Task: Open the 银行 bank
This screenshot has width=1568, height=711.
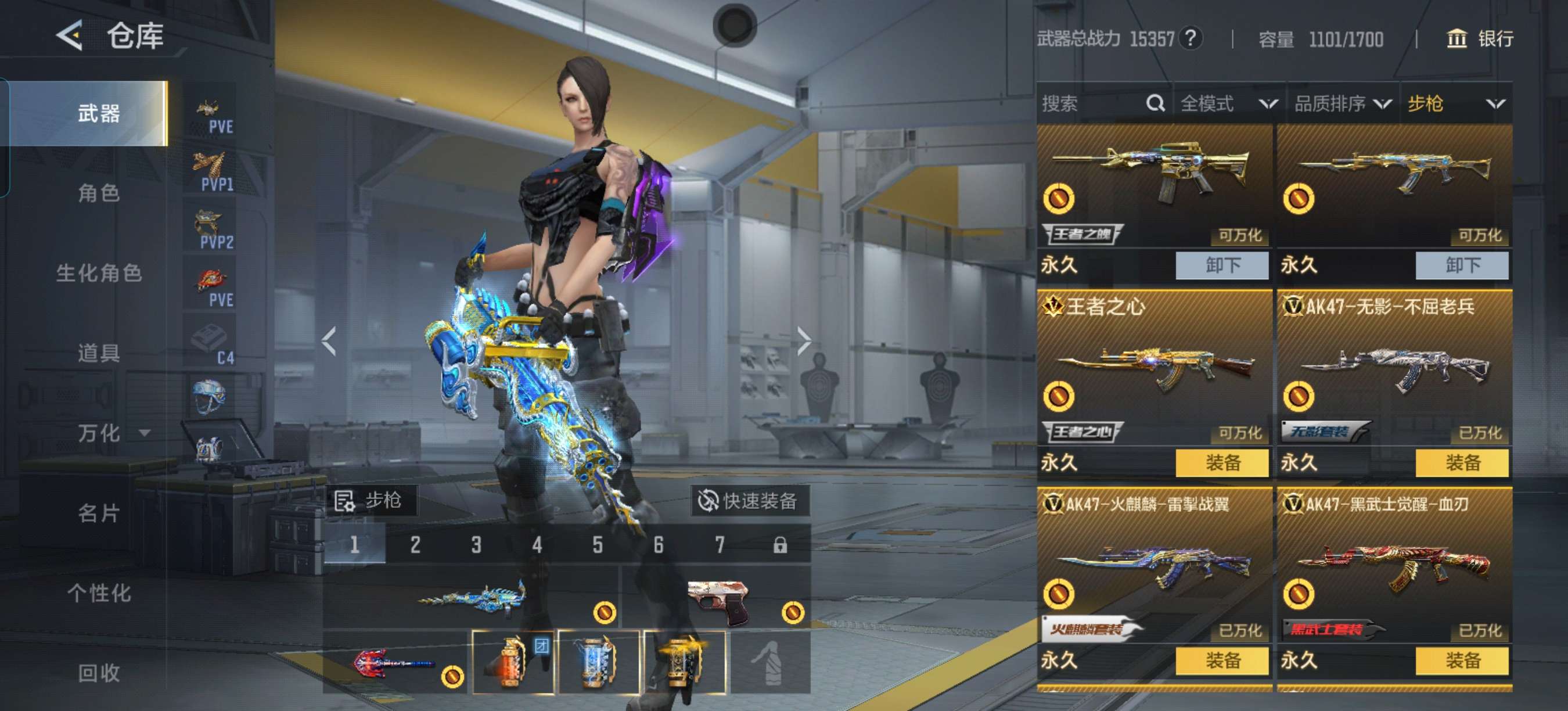Action: (1479, 39)
